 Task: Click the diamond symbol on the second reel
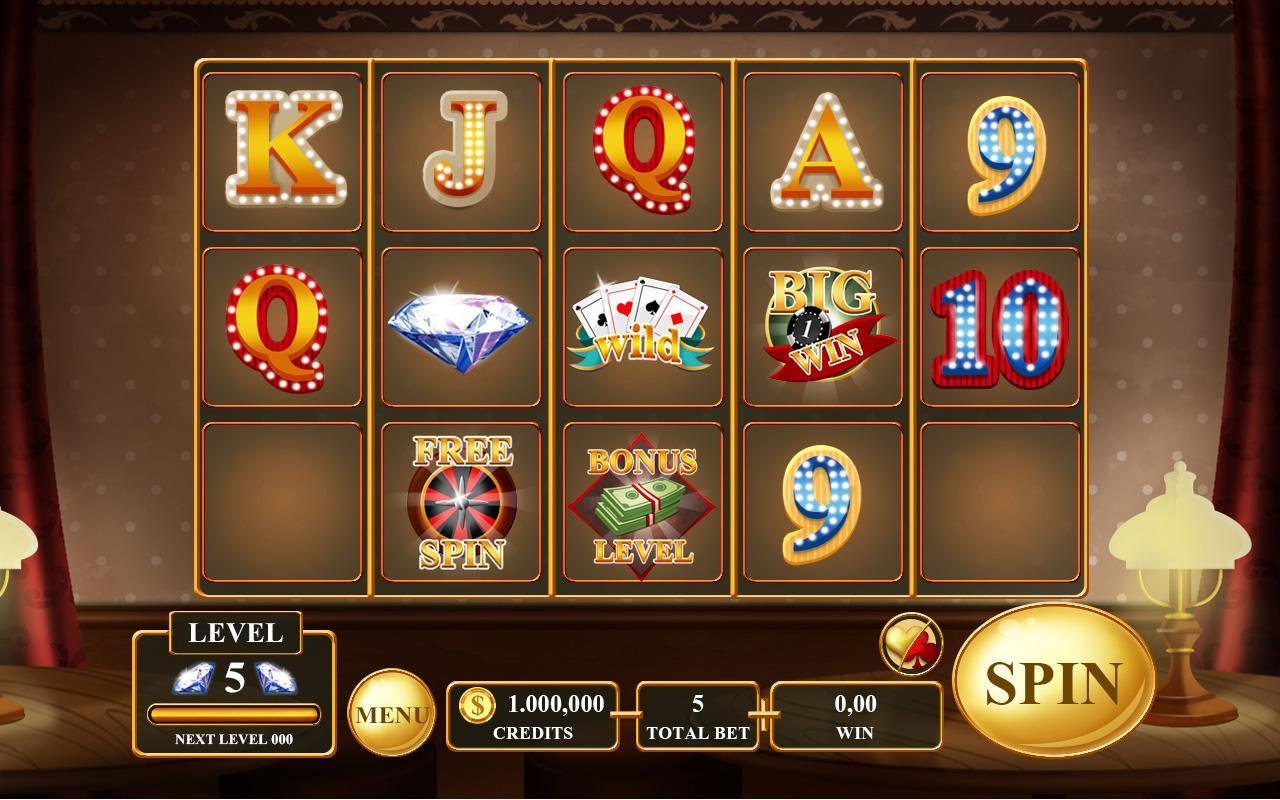(460, 325)
